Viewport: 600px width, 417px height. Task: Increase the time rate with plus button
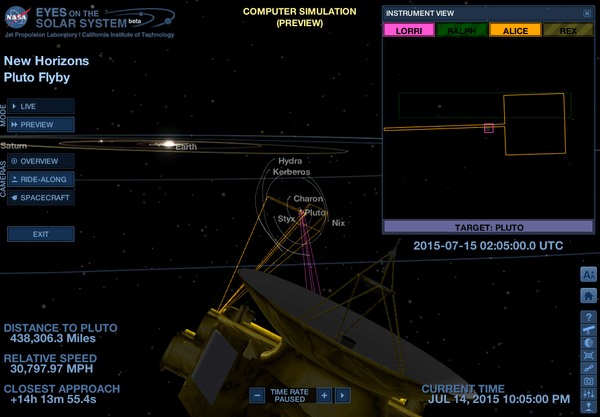click(x=324, y=395)
